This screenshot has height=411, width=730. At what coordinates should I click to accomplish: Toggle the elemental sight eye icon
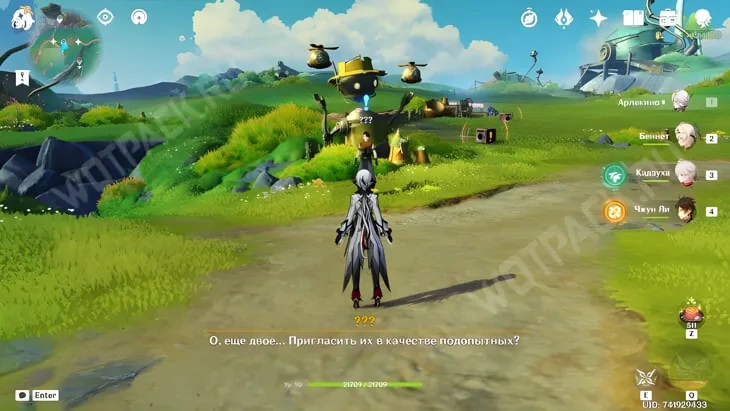(x=105, y=17)
